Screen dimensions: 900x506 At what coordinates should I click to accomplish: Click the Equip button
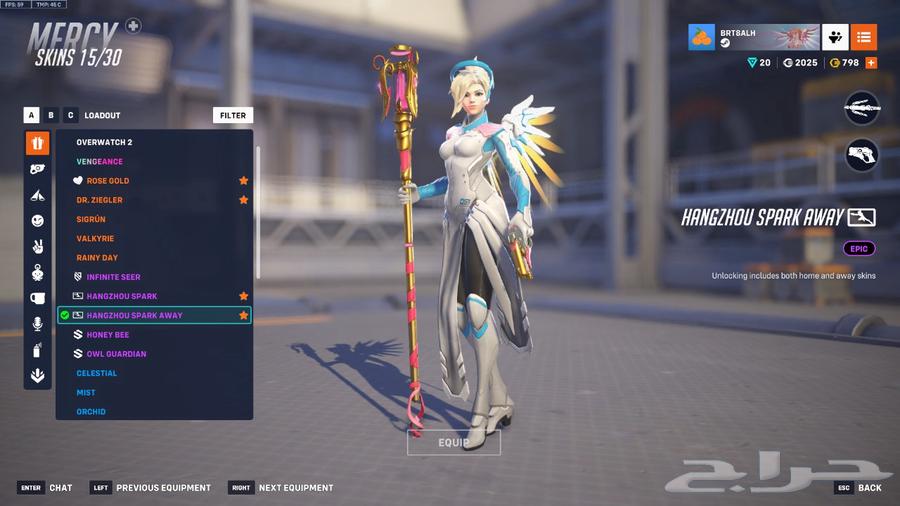453,442
